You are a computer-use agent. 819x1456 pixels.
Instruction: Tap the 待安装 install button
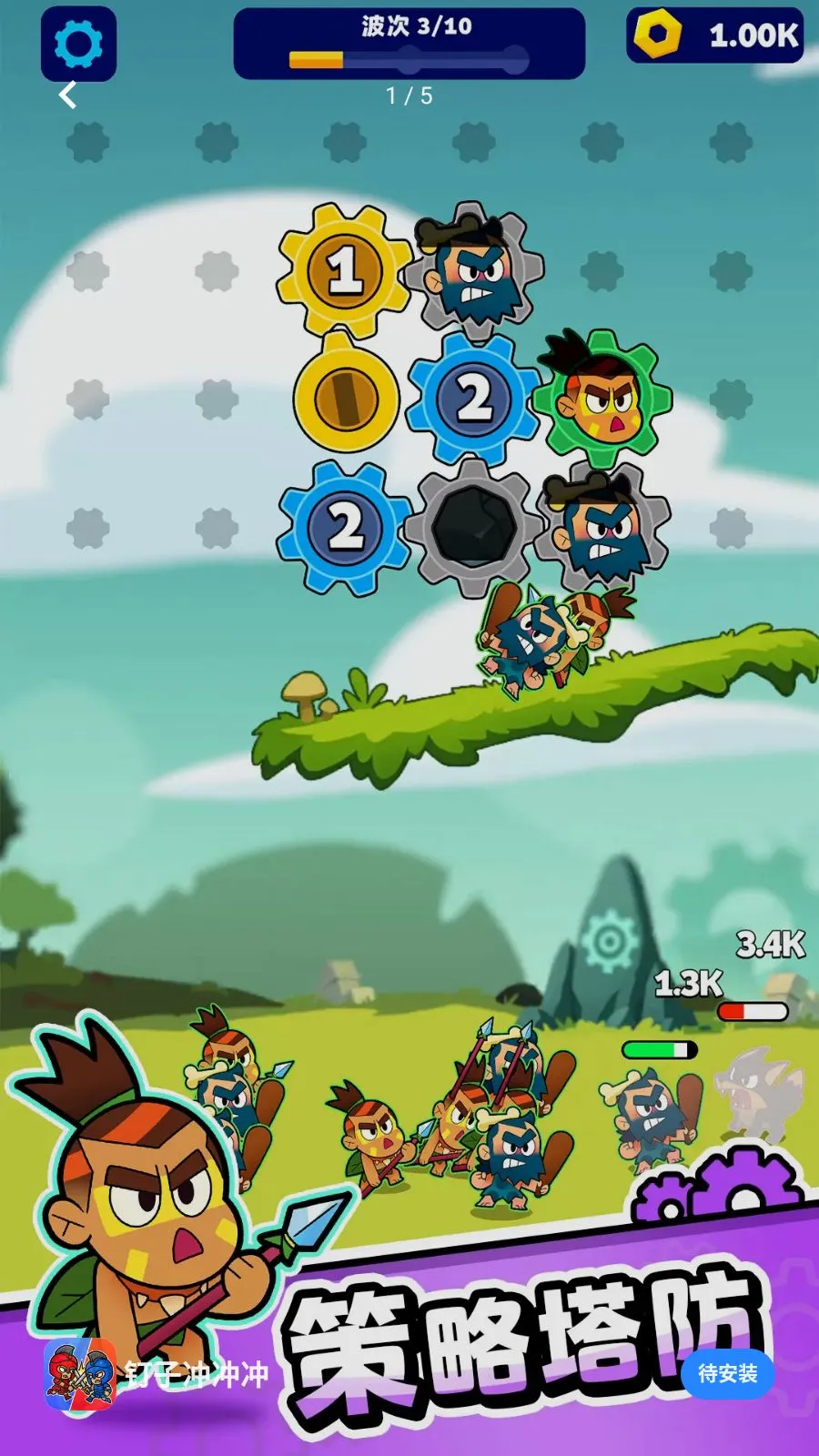727,1373
